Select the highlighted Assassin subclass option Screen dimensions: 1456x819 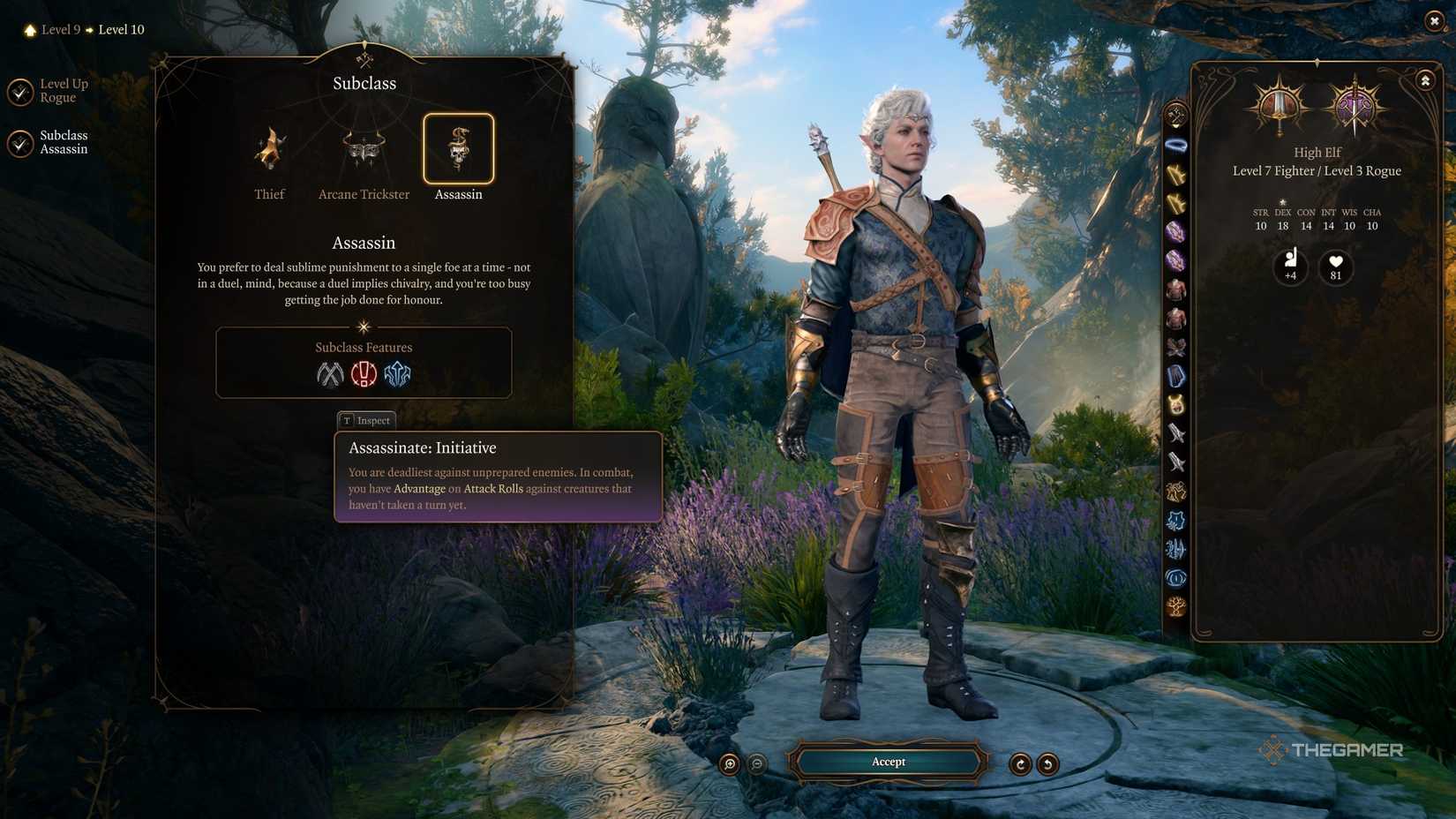click(457, 150)
